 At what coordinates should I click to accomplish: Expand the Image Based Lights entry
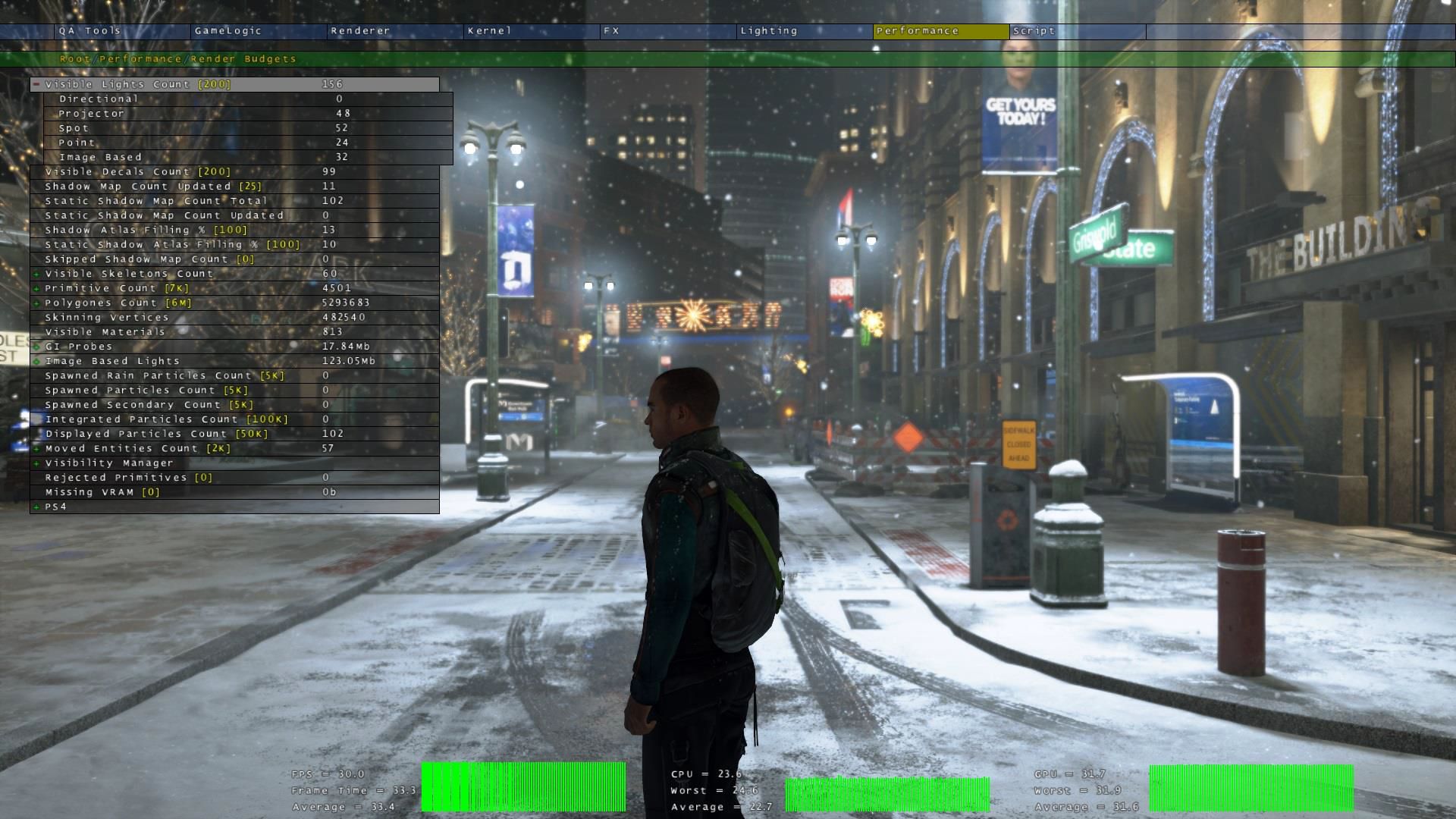(36, 361)
